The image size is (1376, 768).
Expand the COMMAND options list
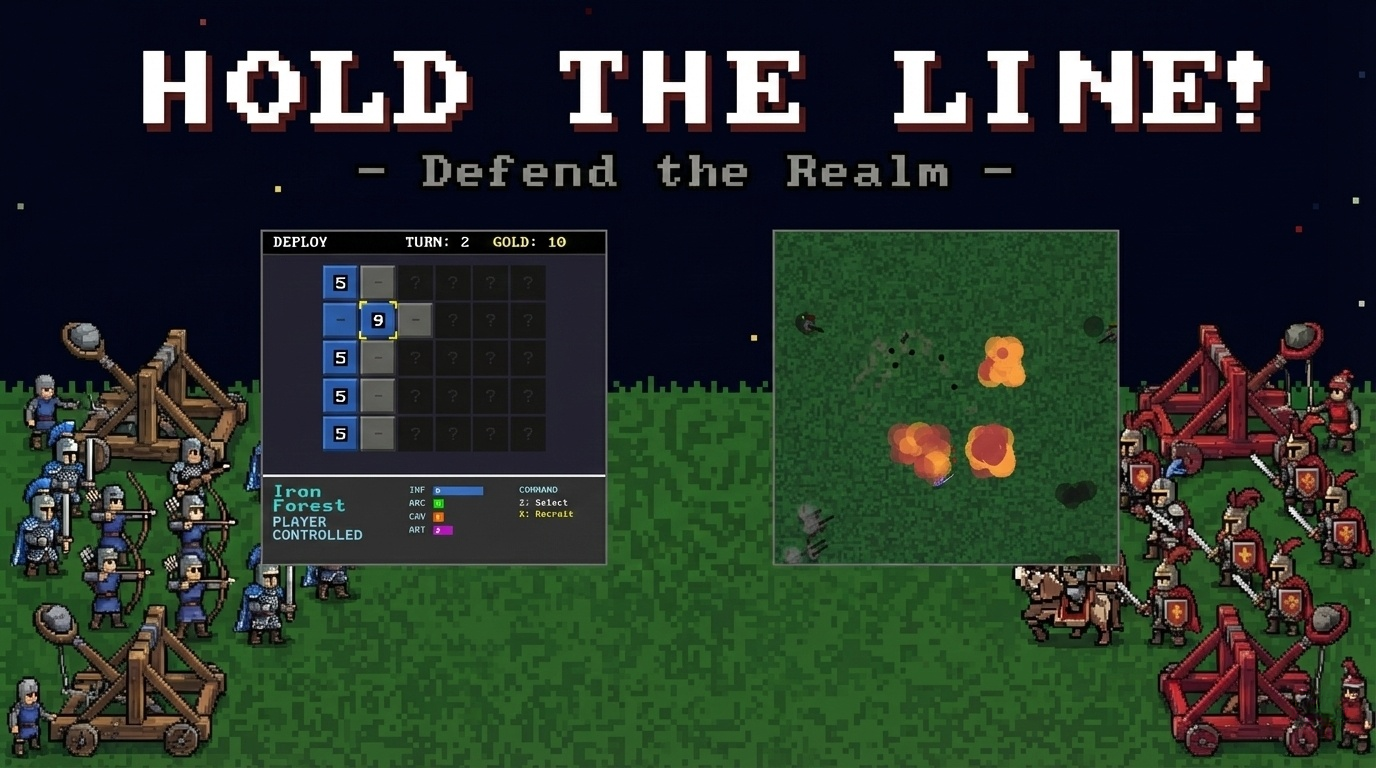point(537,489)
